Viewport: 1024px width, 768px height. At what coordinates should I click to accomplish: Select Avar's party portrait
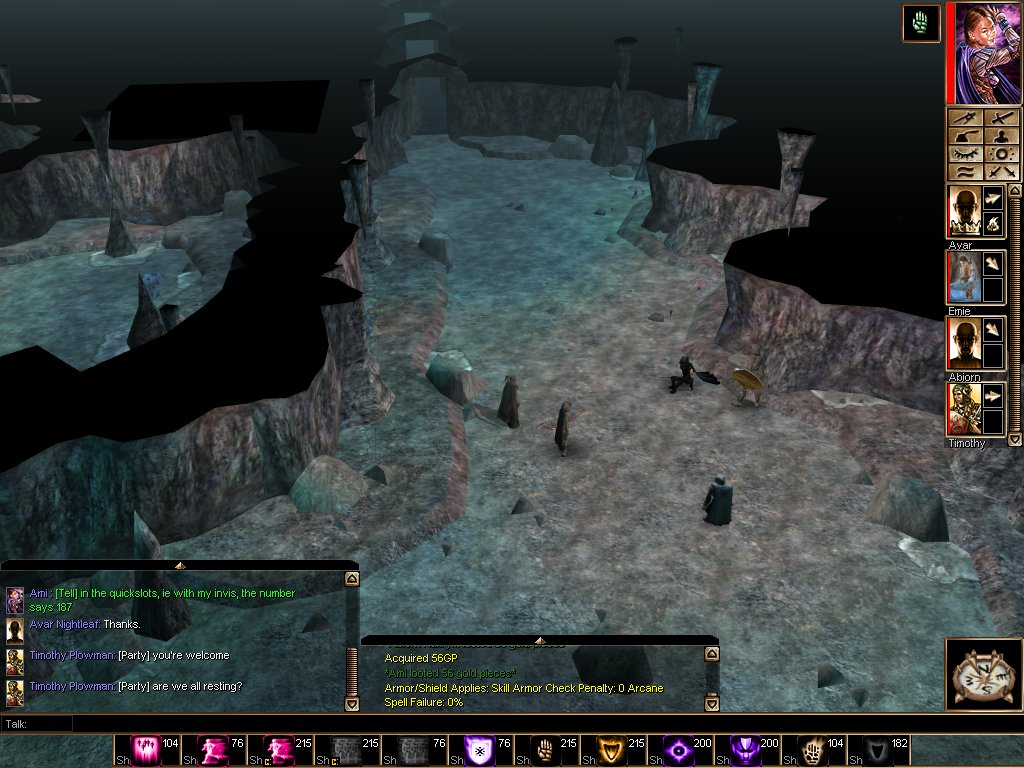(x=963, y=212)
